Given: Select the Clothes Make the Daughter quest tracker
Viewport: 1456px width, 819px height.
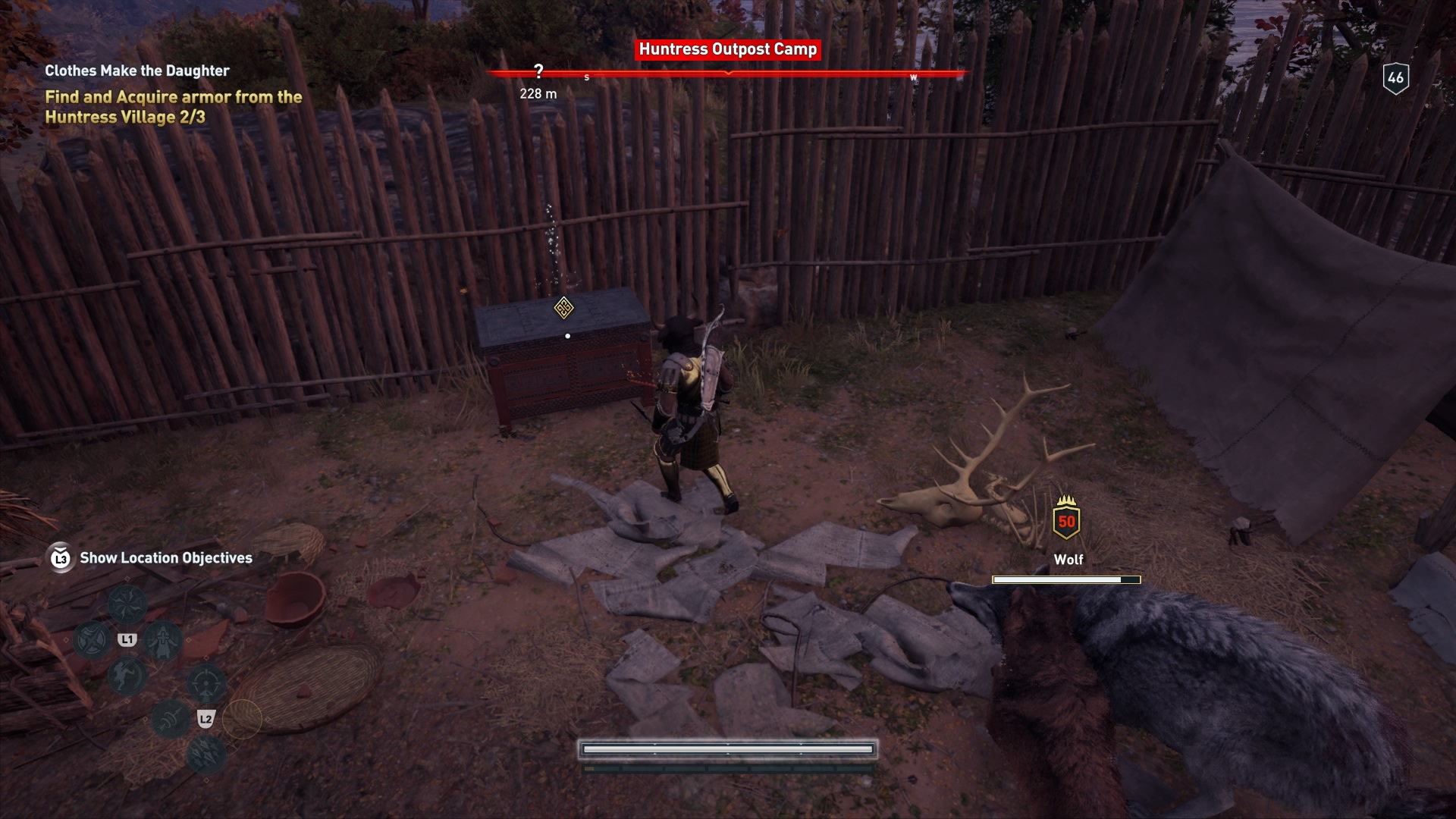Looking at the screenshot, I should pyautogui.click(x=137, y=71).
